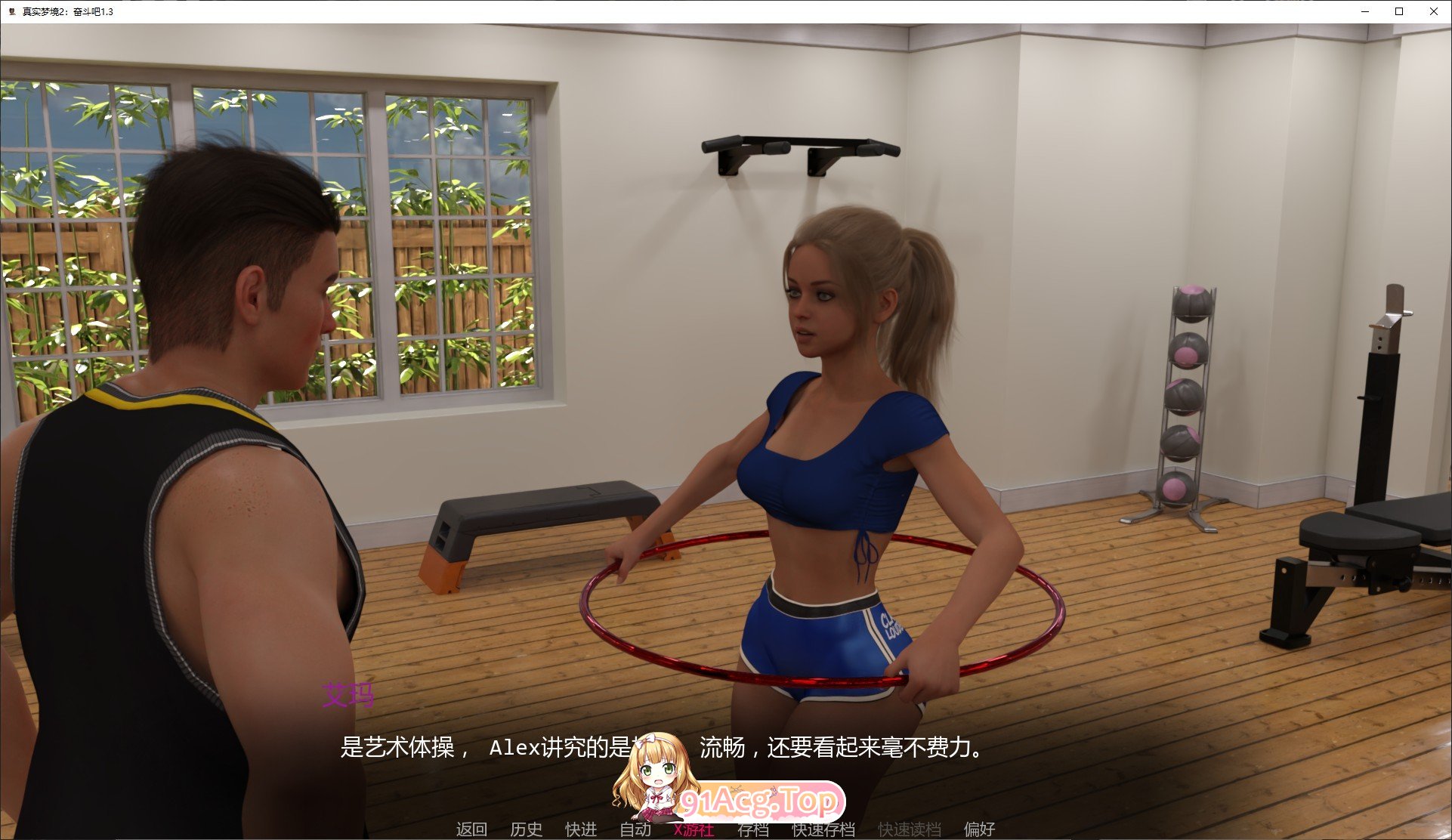
Task: Turn off 自动 mode by clicking it again
Action: 635,829
